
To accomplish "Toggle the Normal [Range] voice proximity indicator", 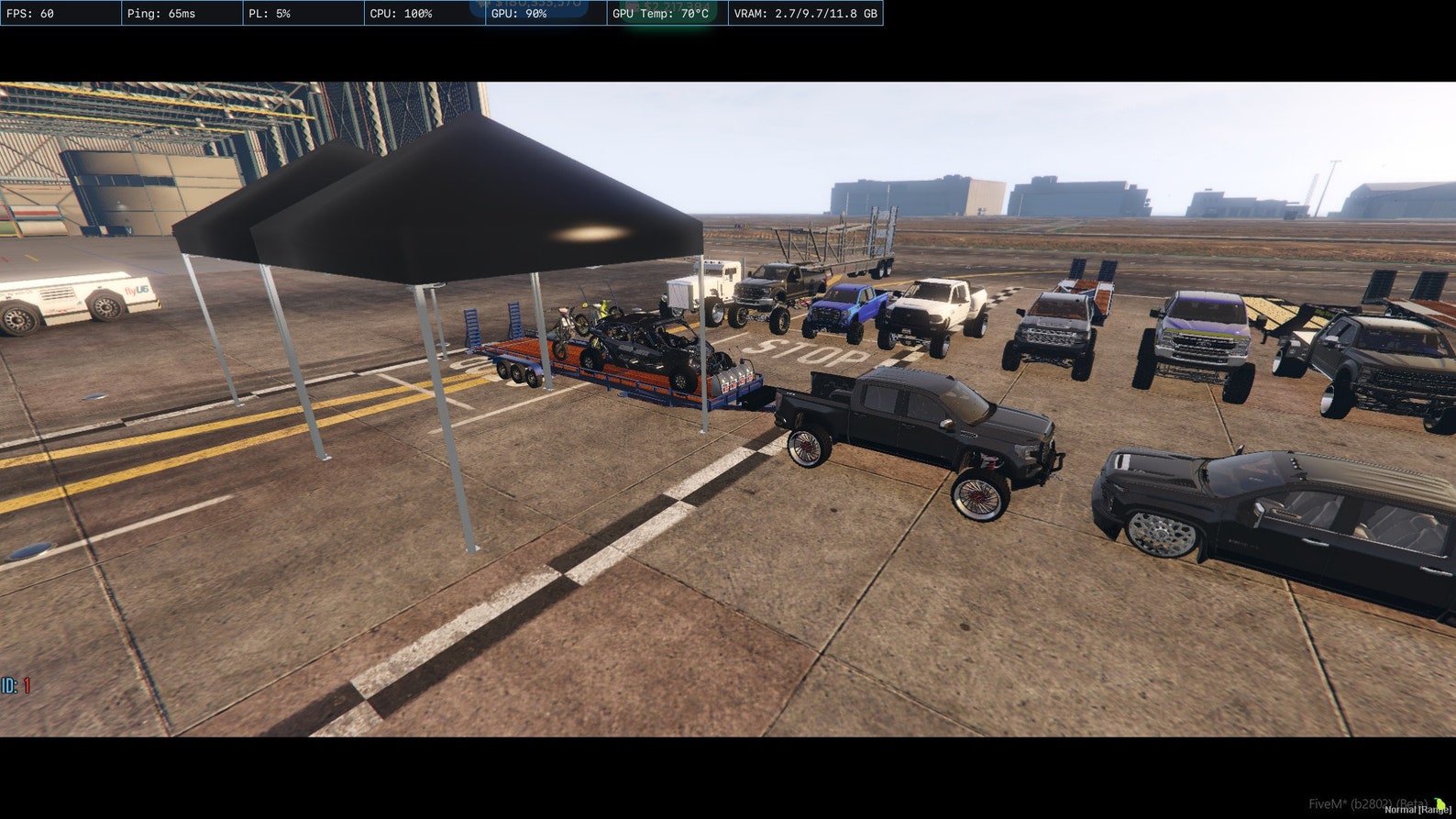I will [1417, 810].
